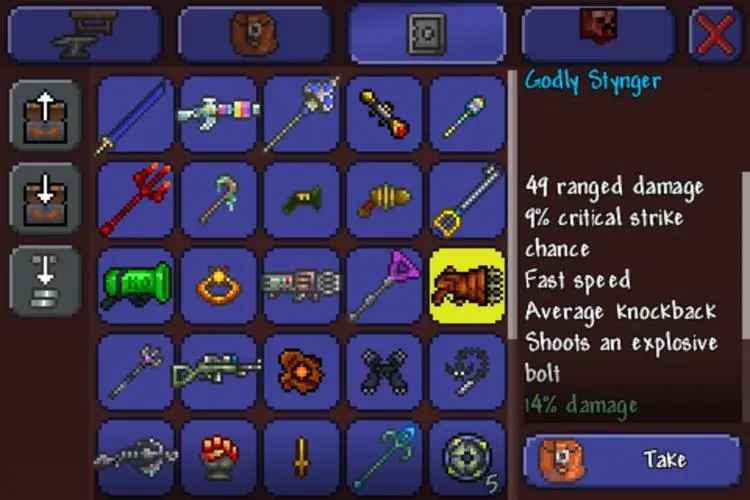Open the safe storage tab
This screenshot has height=500, width=750.
425,33
